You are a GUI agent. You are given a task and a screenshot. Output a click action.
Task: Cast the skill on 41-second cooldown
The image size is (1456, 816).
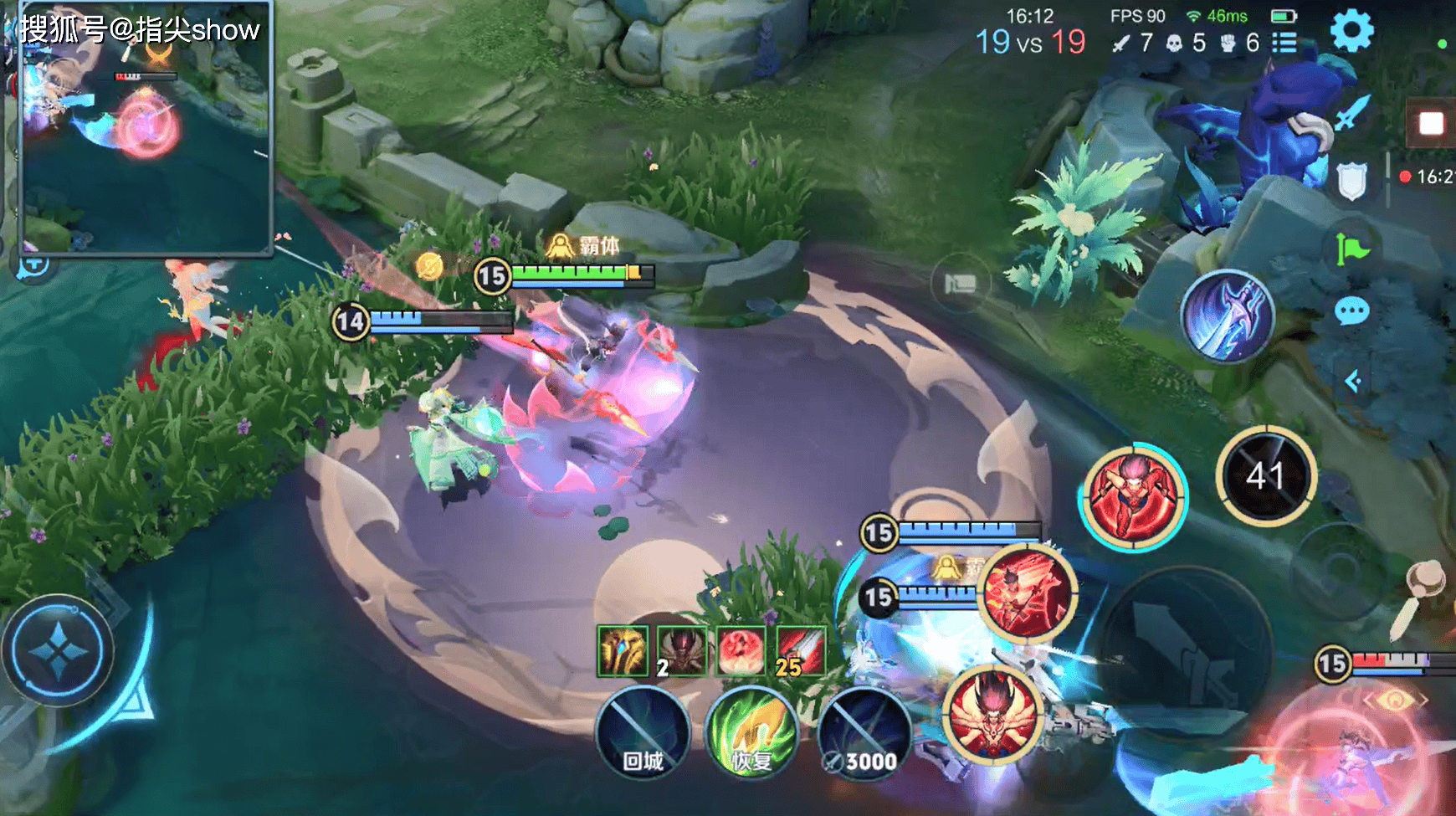[1265, 476]
